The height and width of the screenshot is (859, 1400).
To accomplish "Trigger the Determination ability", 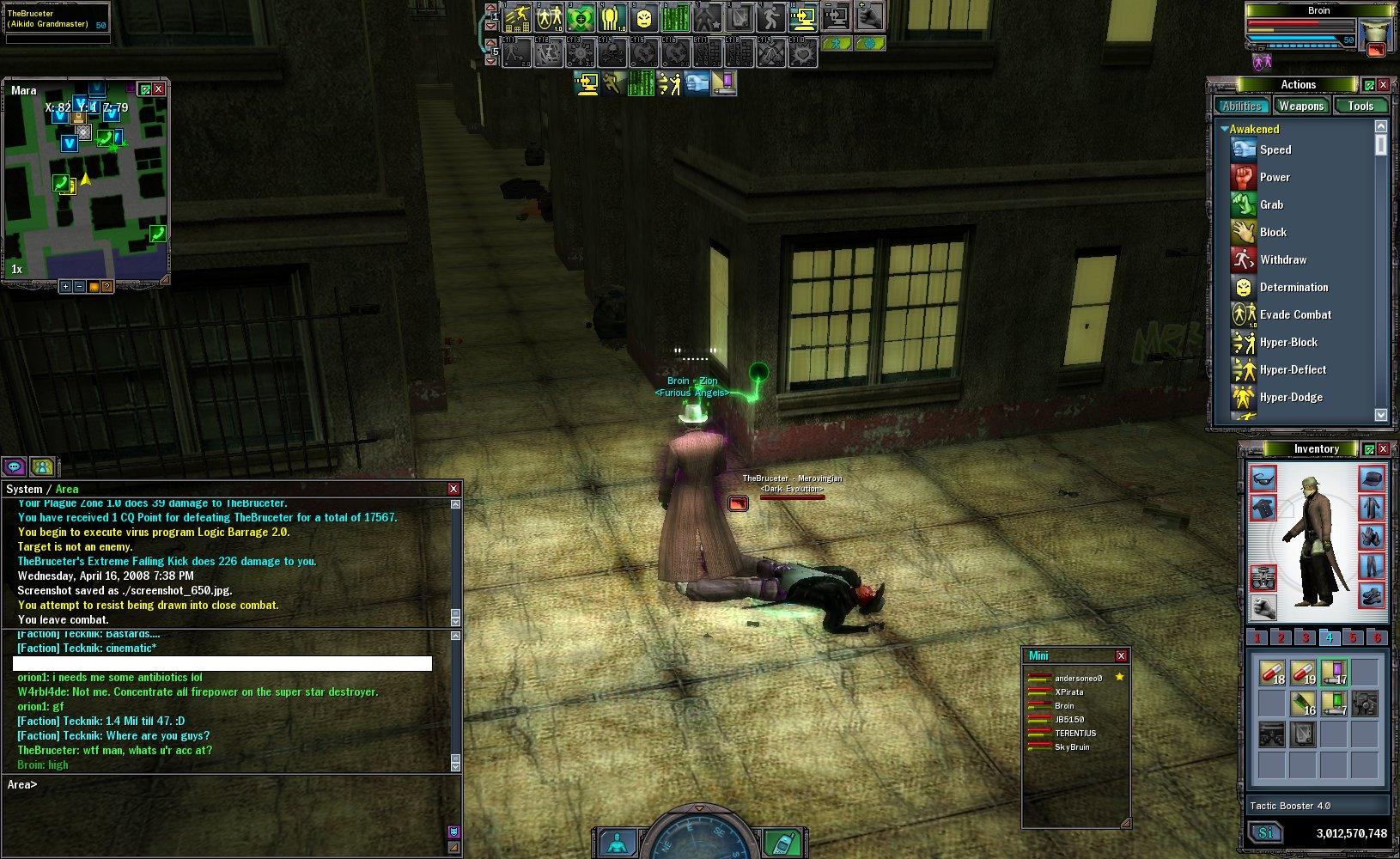I will pos(1293,287).
